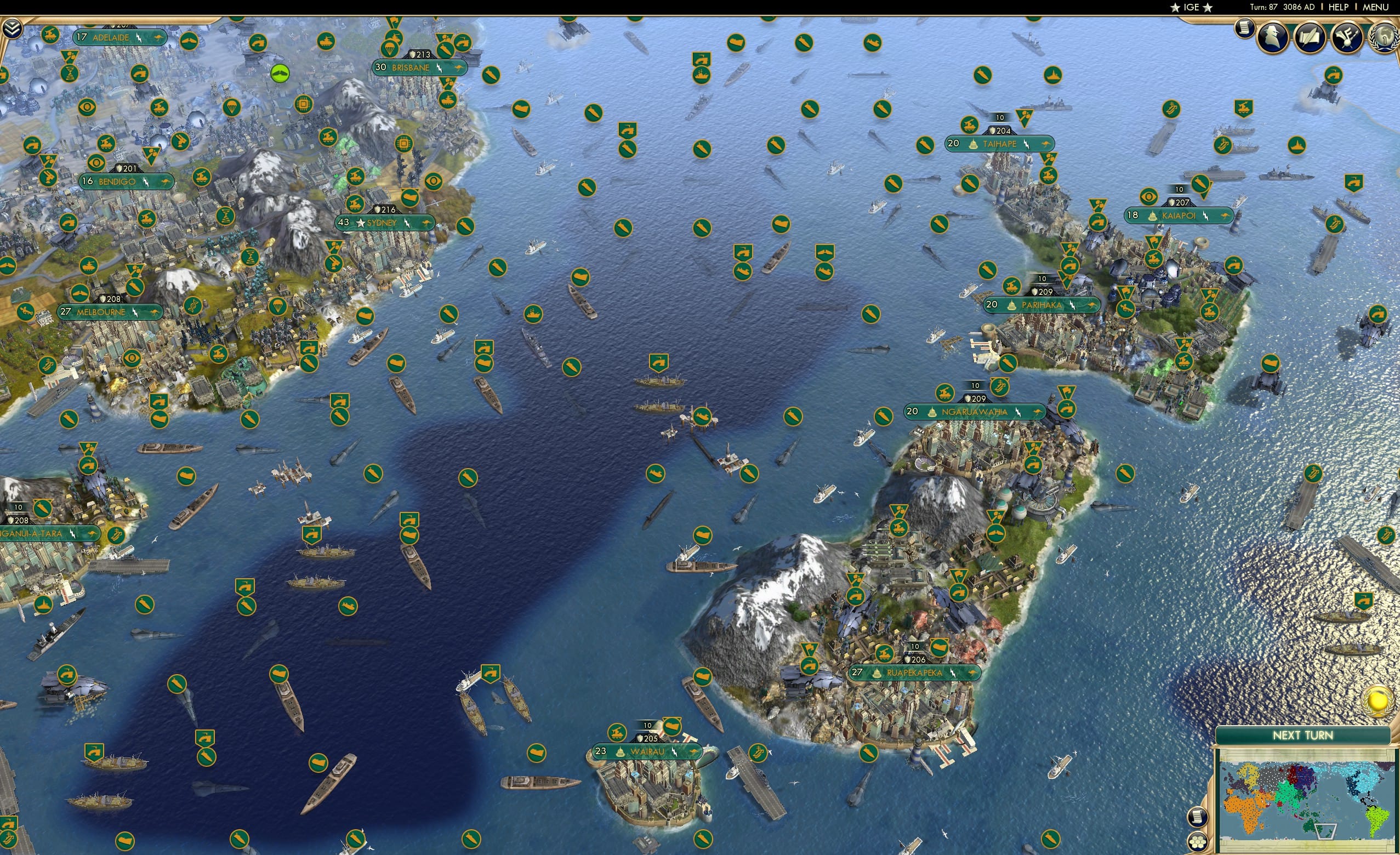Open the HELP screen

1339,7
